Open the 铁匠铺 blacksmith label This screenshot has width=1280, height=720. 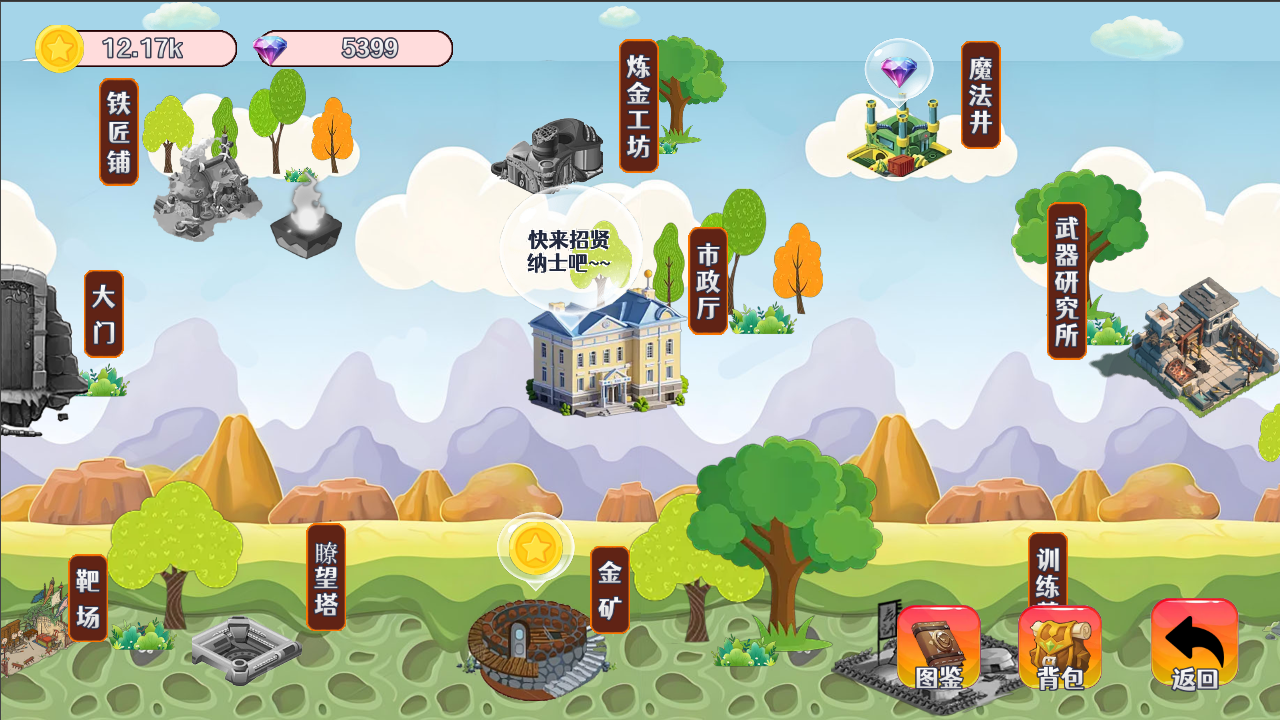[x=119, y=132]
